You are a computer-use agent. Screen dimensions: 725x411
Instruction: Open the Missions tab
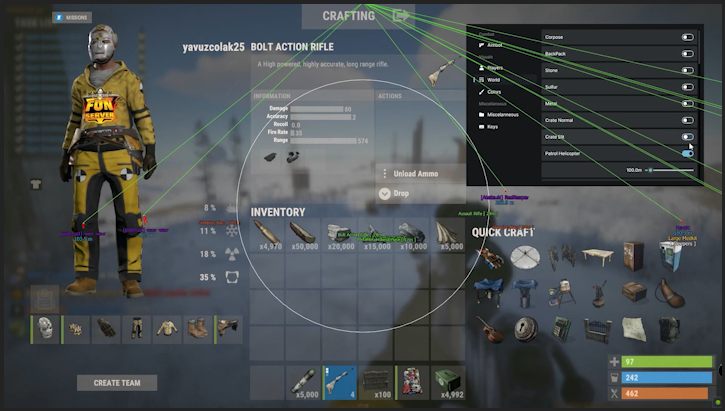coord(73,17)
